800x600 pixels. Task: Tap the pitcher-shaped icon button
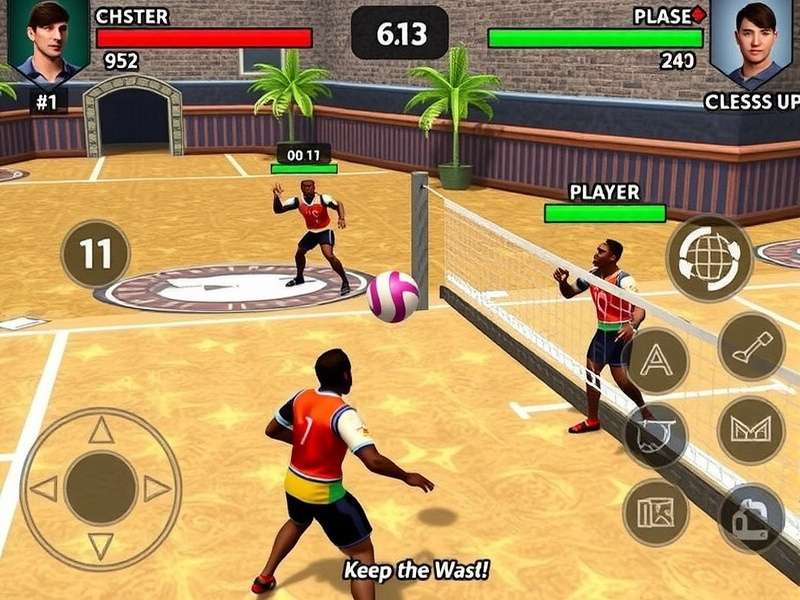750,518
